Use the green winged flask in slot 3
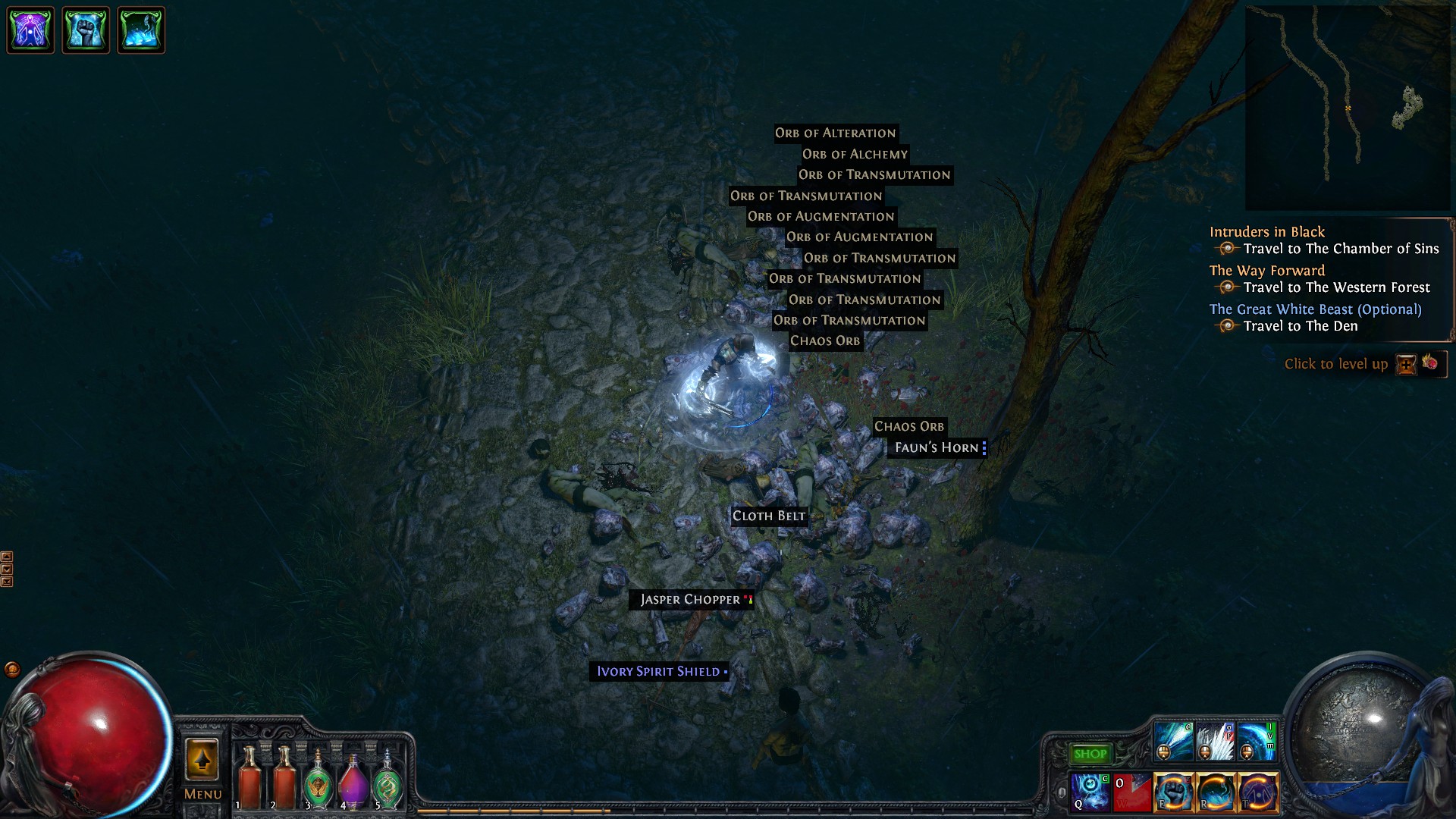 click(x=318, y=781)
